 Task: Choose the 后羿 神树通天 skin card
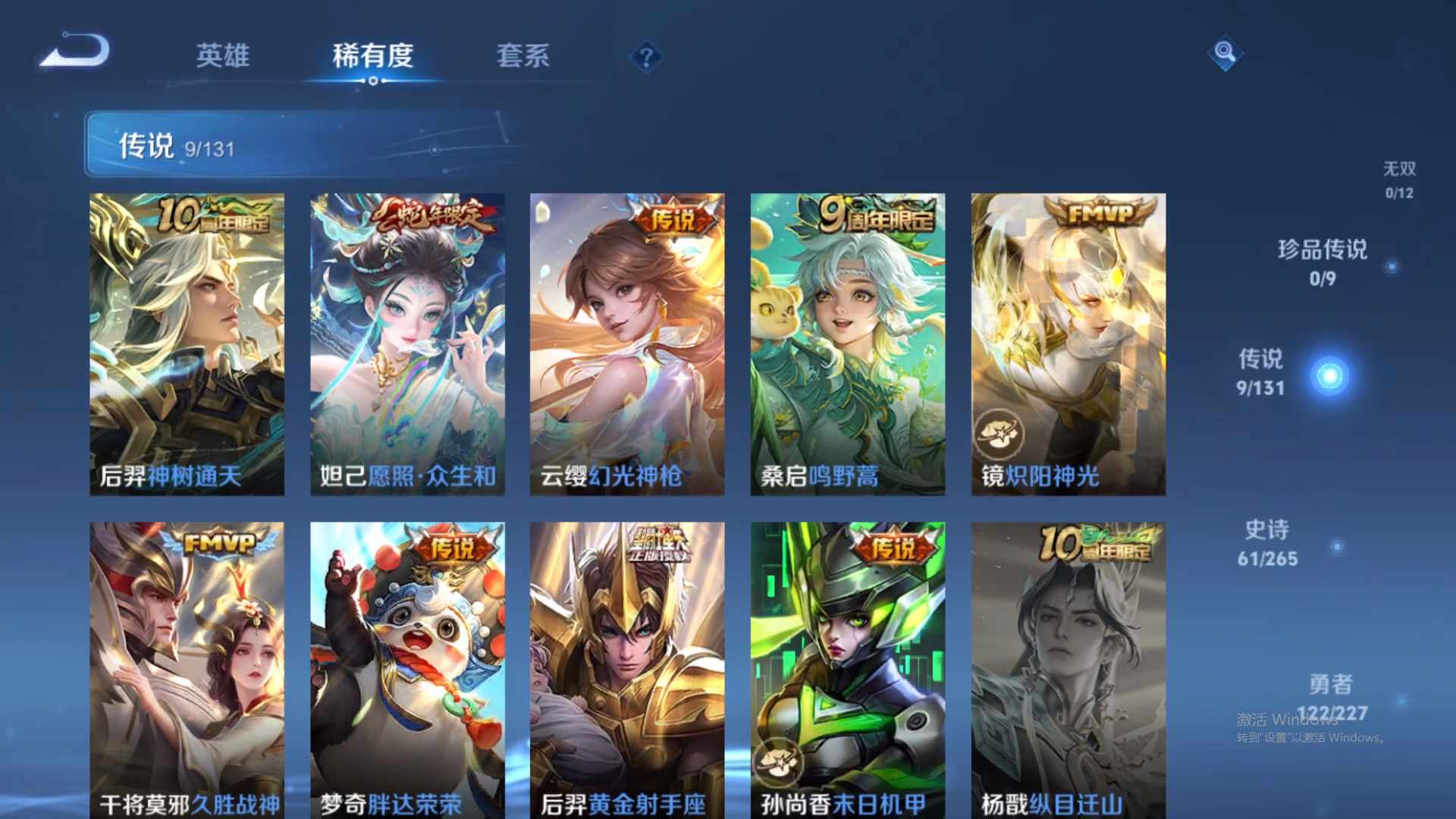(187, 344)
